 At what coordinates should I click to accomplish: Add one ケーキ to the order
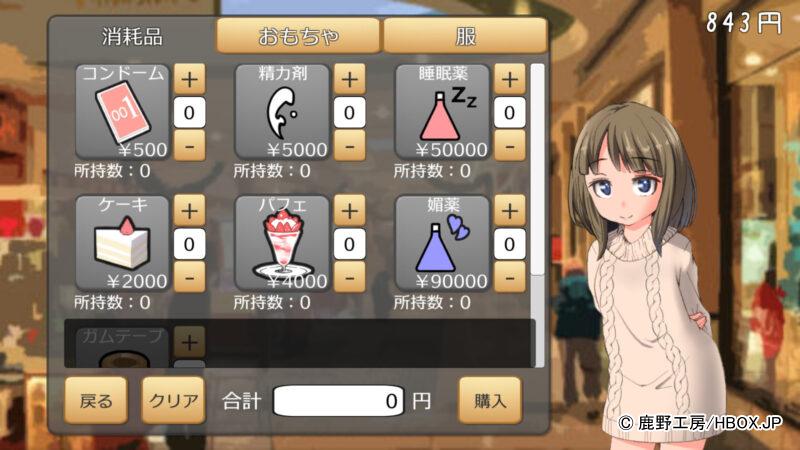189,210
